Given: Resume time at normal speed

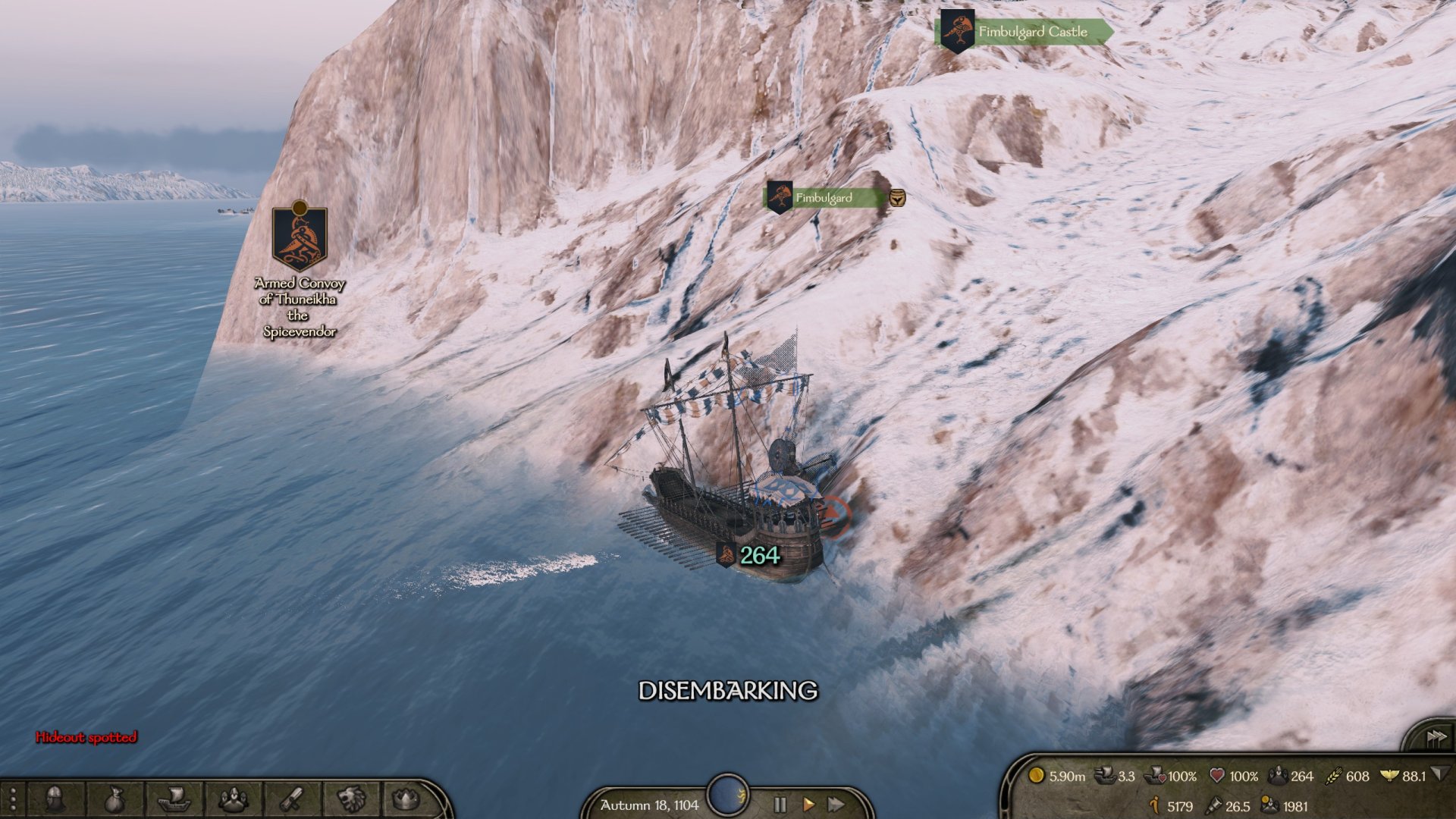Looking at the screenshot, I should (808, 805).
